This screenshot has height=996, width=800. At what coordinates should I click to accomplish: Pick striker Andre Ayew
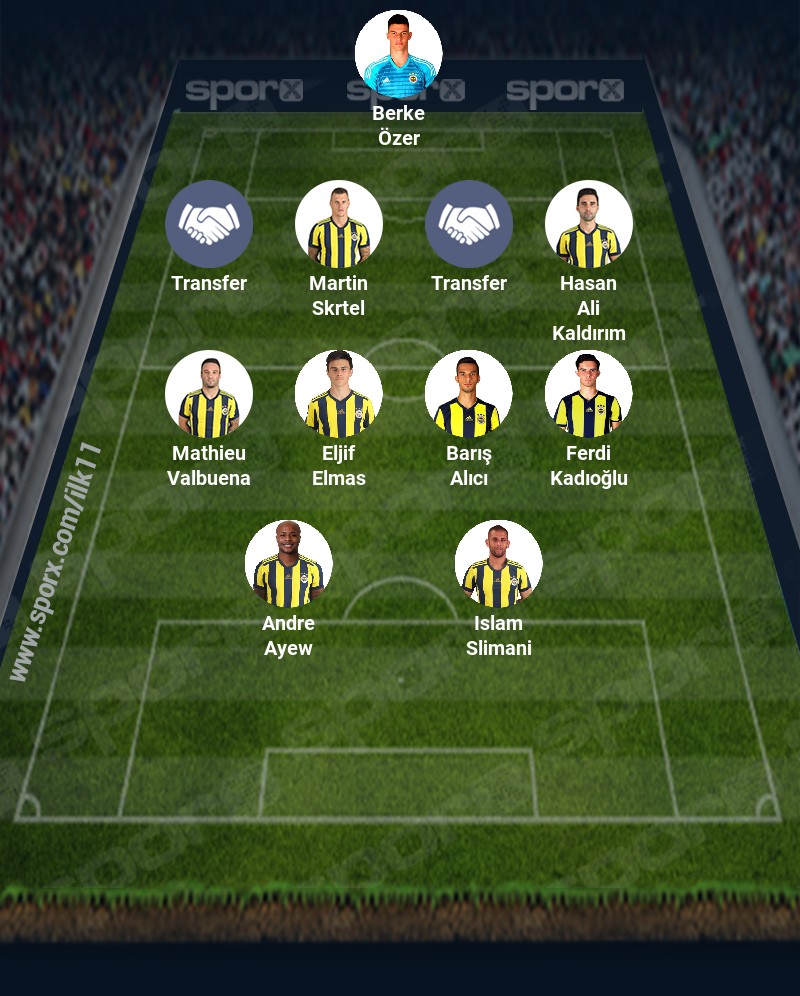coord(288,564)
